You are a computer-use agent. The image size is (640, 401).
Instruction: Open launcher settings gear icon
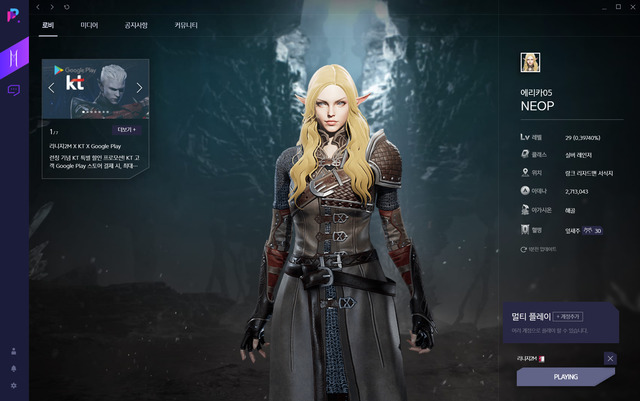[x=13, y=385]
